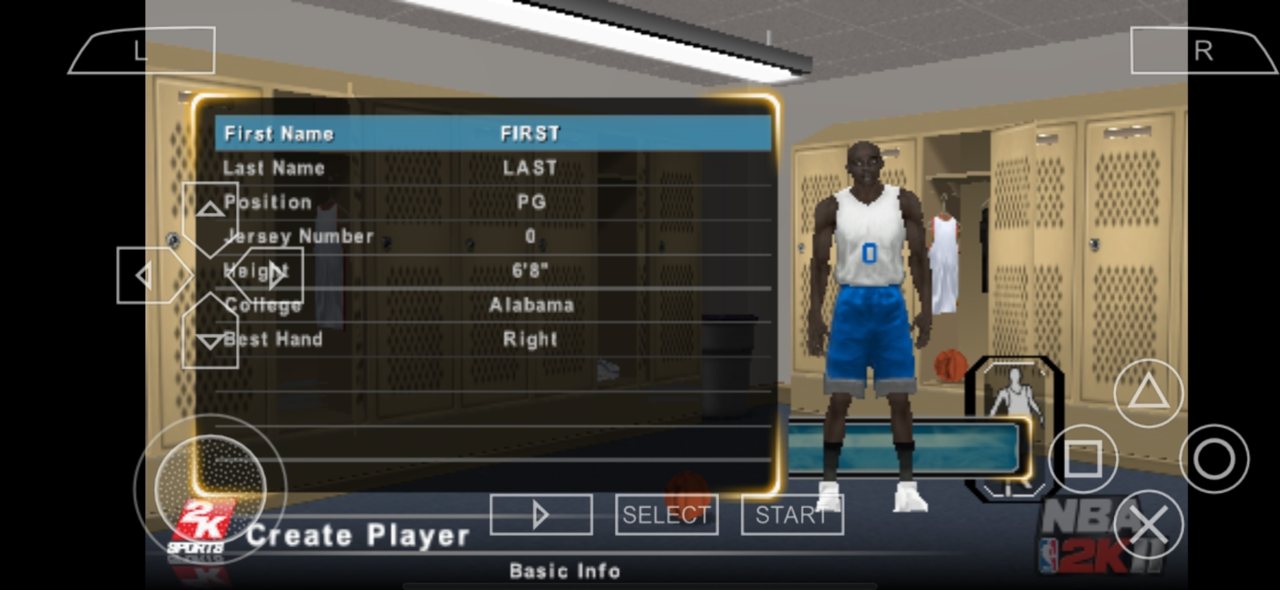Tap the emulator SELECT overlay button
The width and height of the screenshot is (1280, 590).
tap(666, 515)
